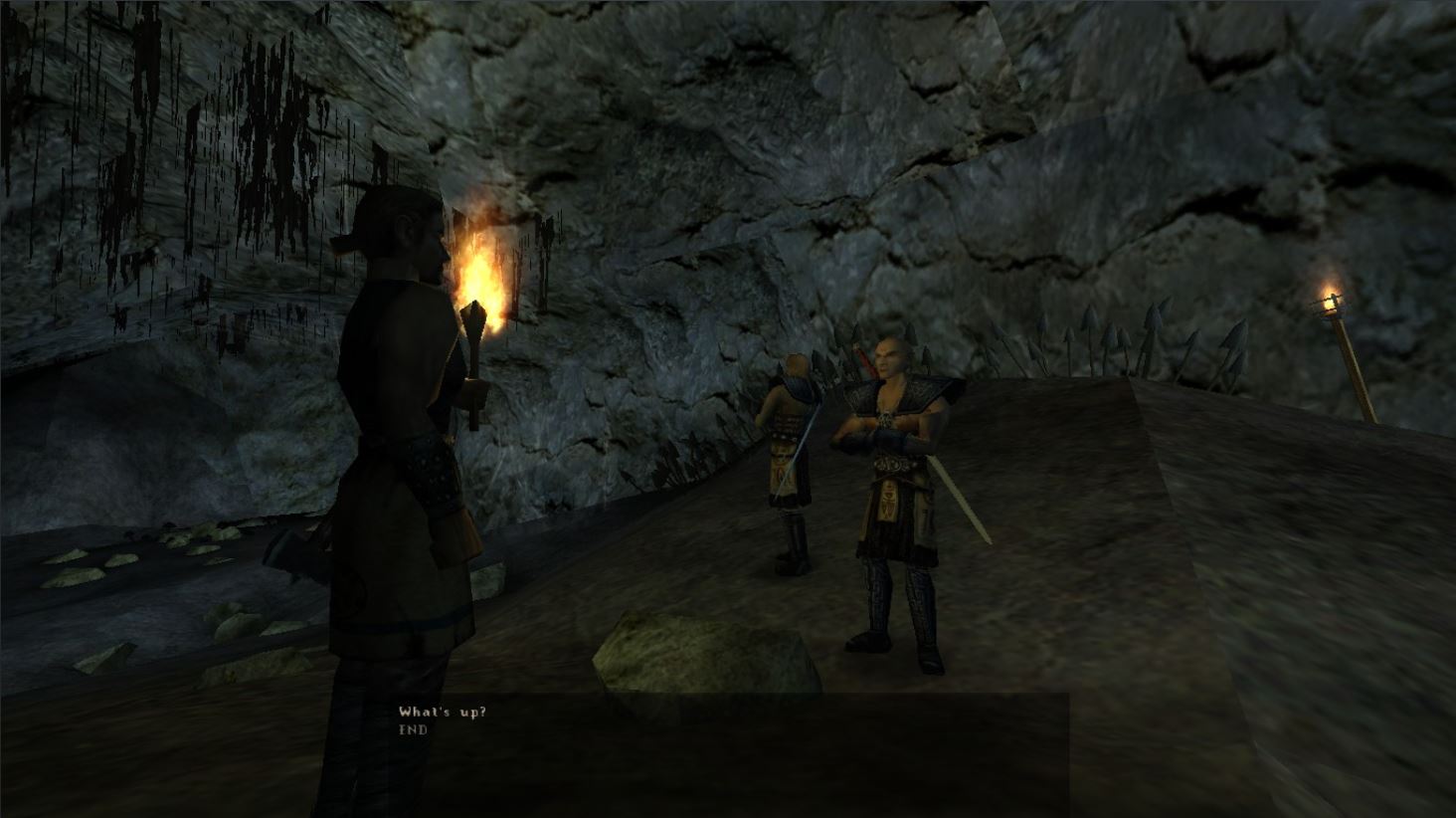Viewport: 1456px width, 818px height.
Task: Choose END to exit the conversation
Action: click(410, 730)
